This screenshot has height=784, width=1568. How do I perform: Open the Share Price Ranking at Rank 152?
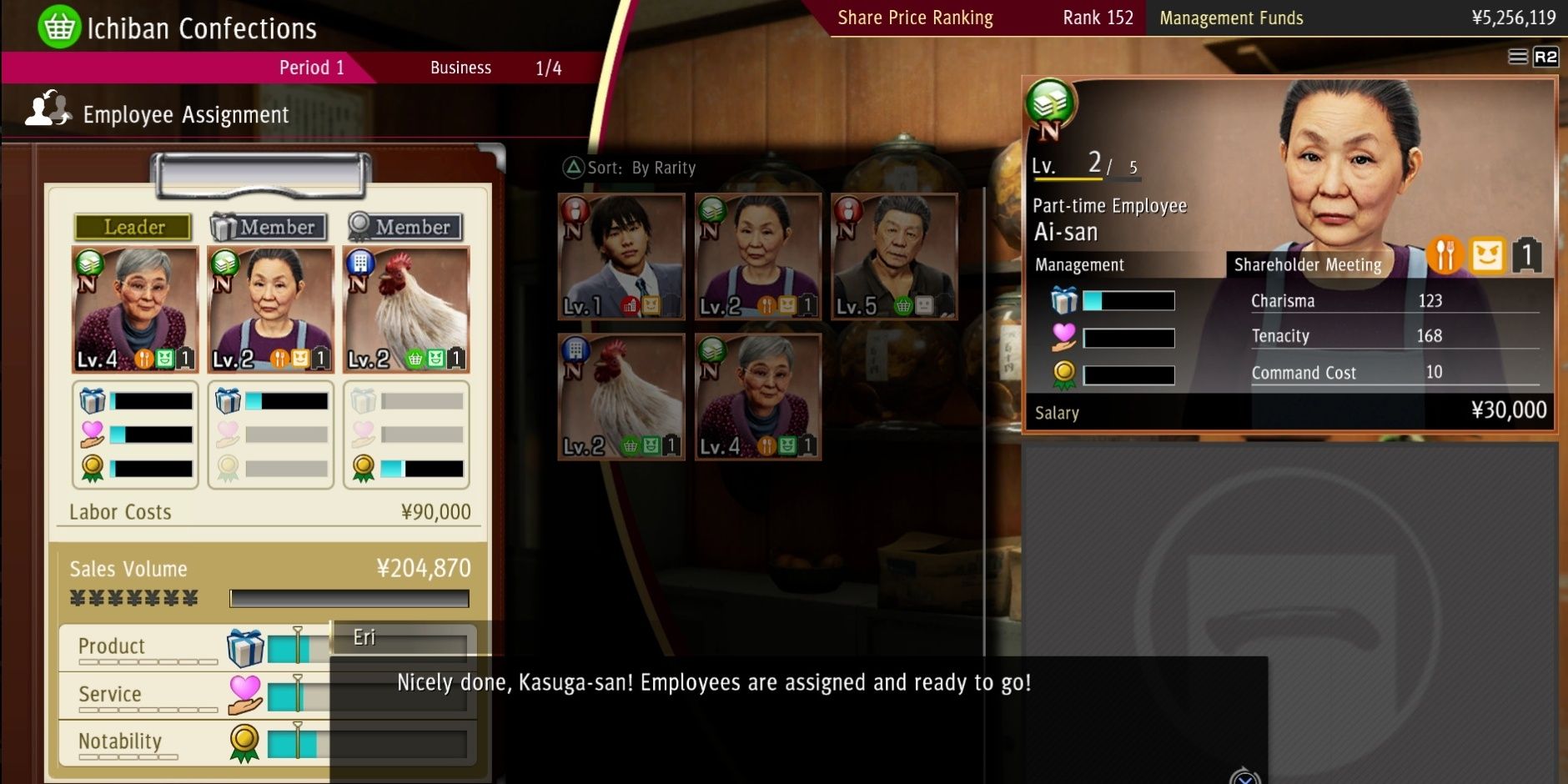pos(915,17)
